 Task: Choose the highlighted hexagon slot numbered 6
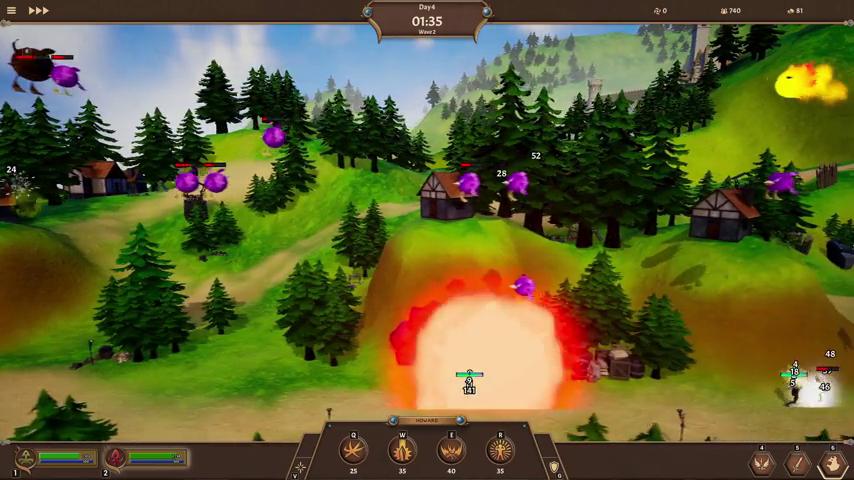[832, 463]
